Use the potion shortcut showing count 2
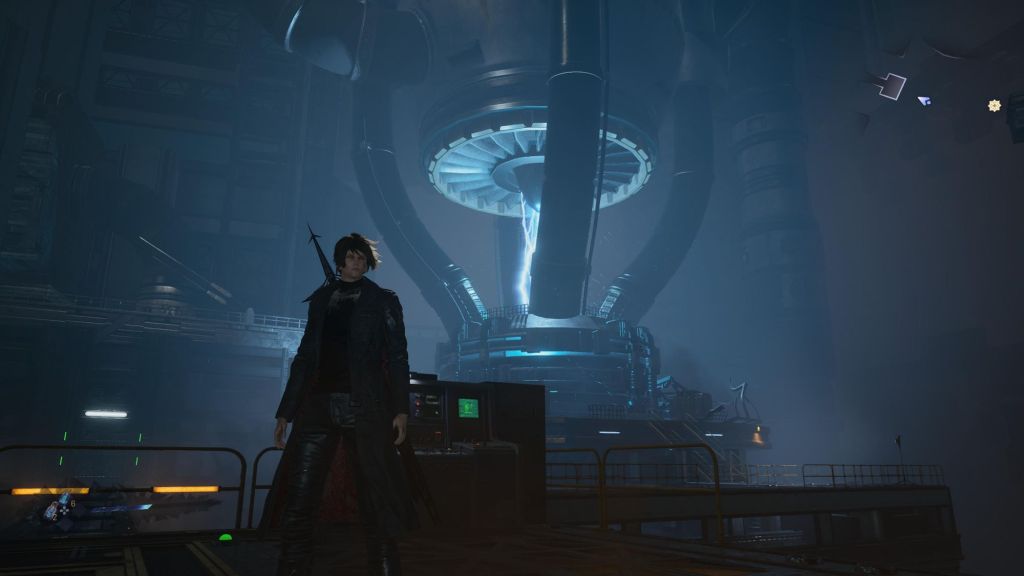 [x=50, y=511]
